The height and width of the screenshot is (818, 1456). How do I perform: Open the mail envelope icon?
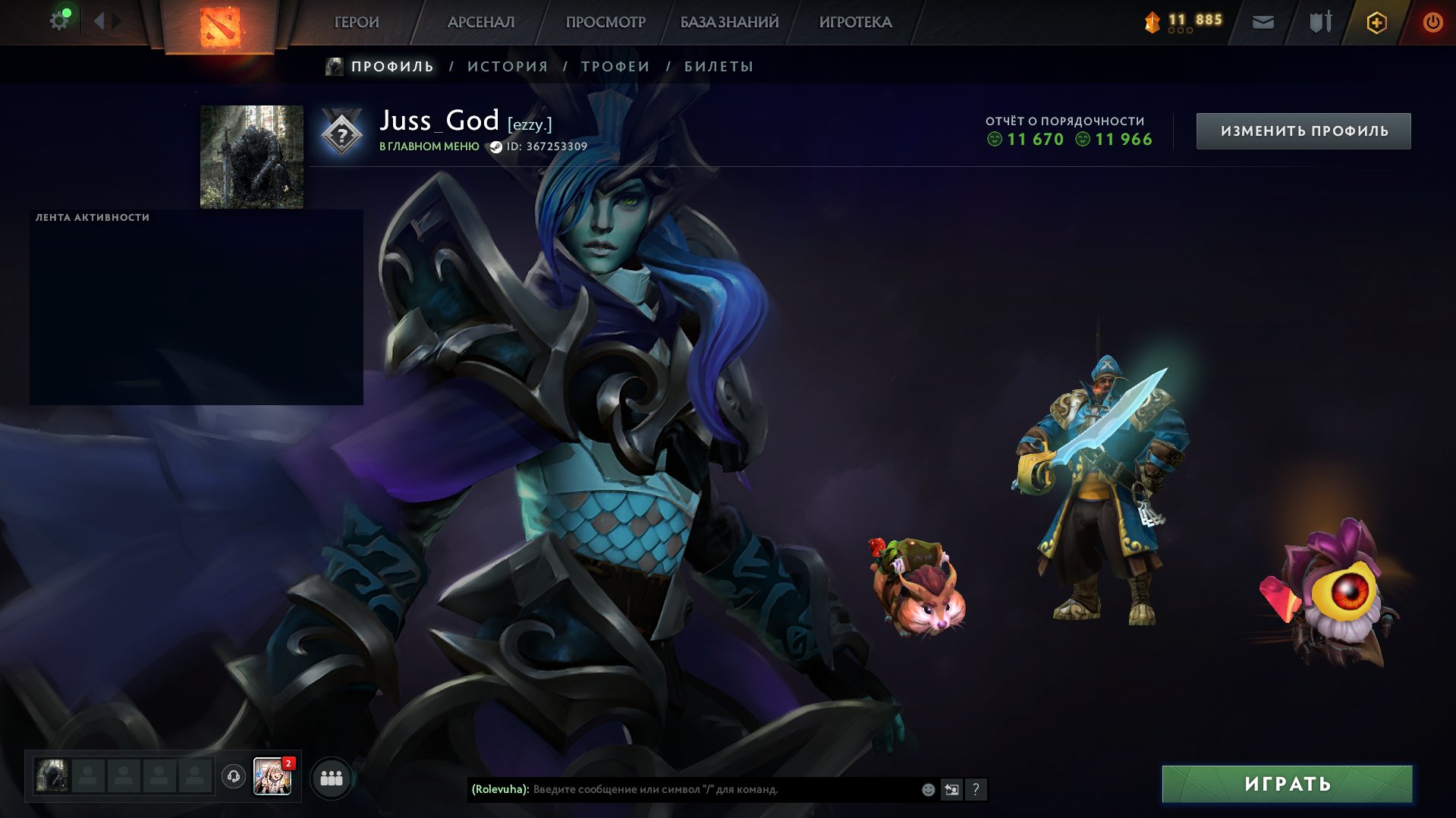(1263, 22)
